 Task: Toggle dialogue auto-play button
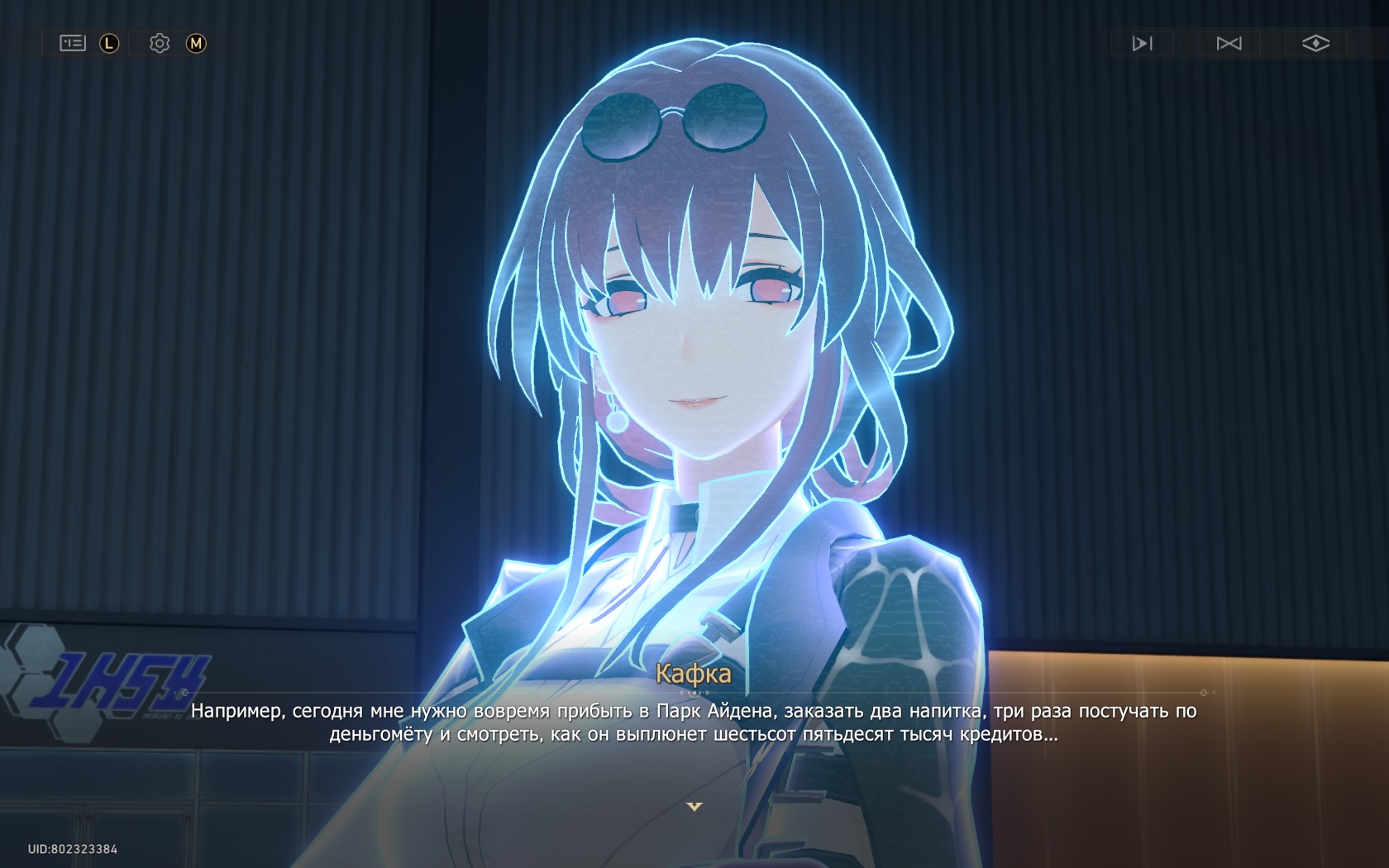coord(1142,43)
